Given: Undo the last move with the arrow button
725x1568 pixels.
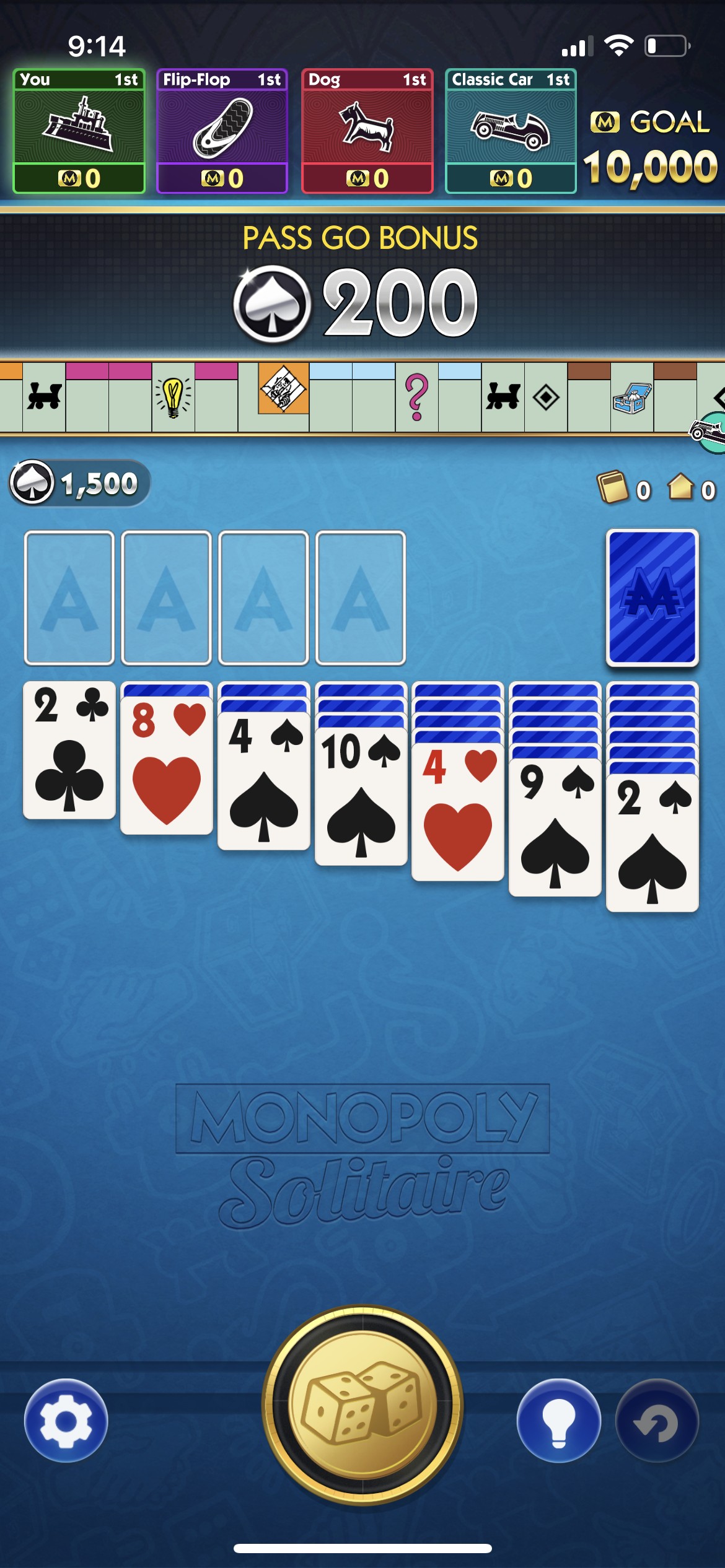Looking at the screenshot, I should 657,1421.
